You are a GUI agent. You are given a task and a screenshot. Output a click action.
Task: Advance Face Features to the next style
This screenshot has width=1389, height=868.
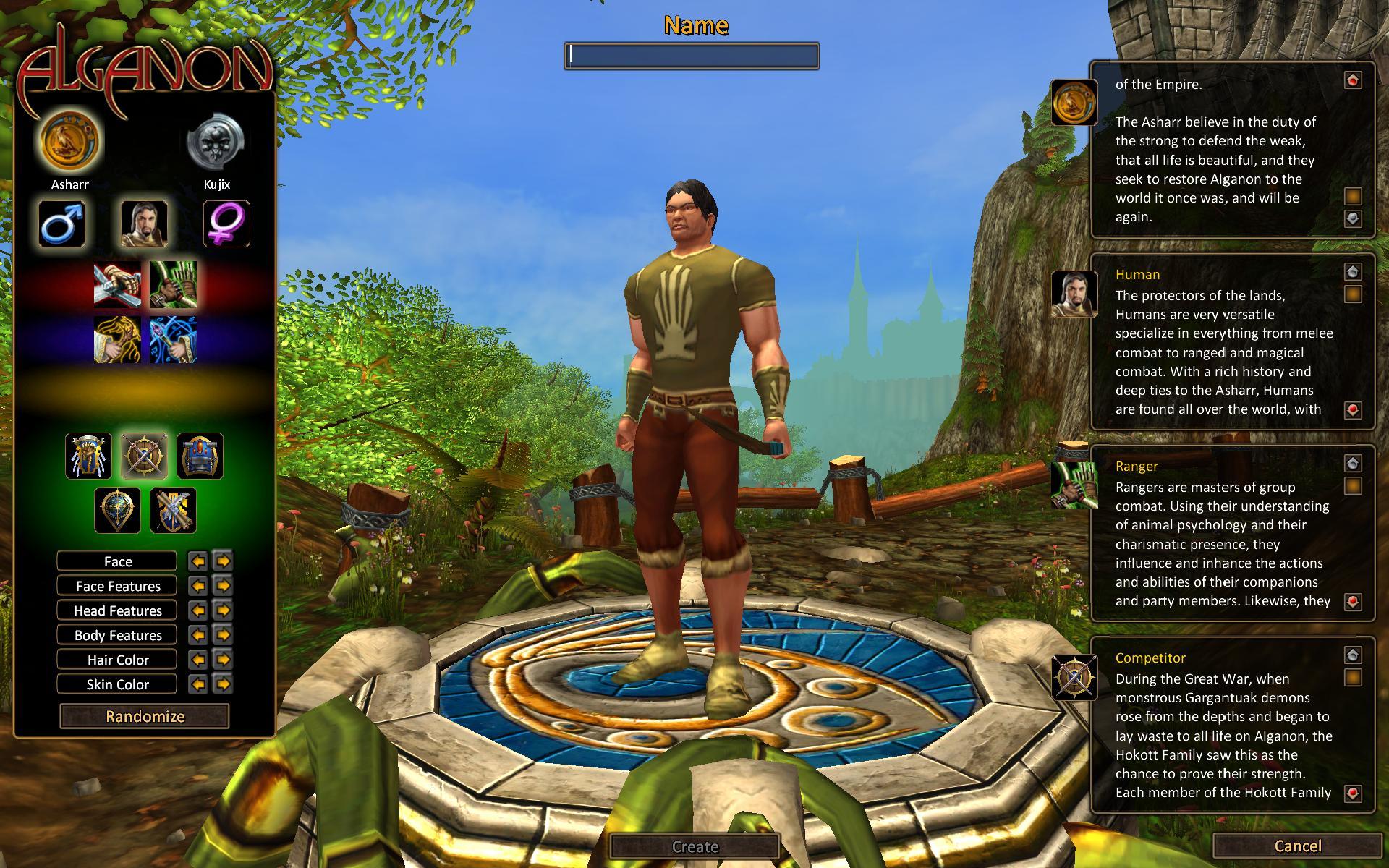coord(223,586)
